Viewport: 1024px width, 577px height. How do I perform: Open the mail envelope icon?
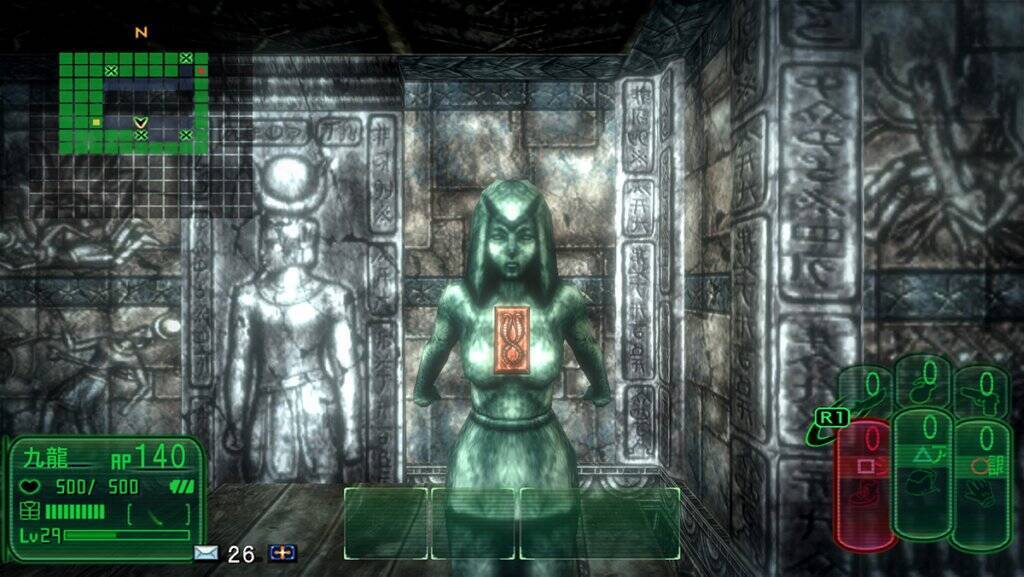click(206, 553)
